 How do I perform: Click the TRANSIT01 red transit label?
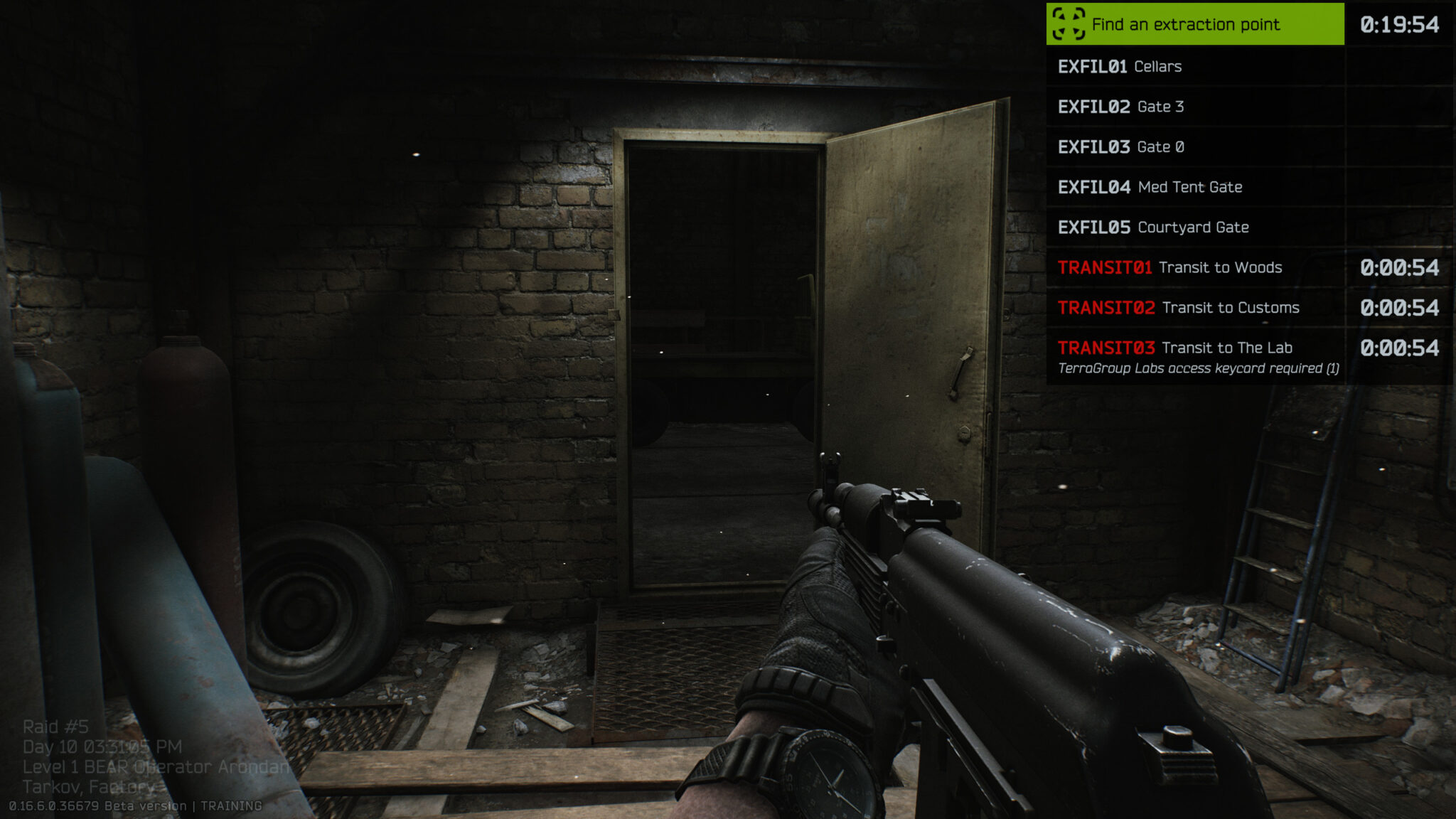tap(1106, 268)
